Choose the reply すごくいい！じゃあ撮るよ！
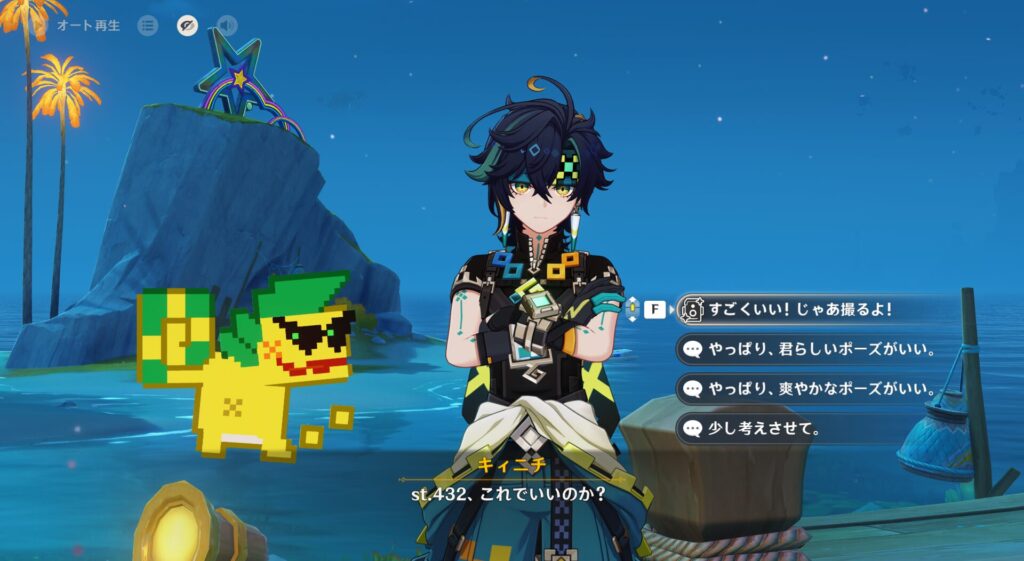Screen dimensions: 1024x561 [799, 310]
